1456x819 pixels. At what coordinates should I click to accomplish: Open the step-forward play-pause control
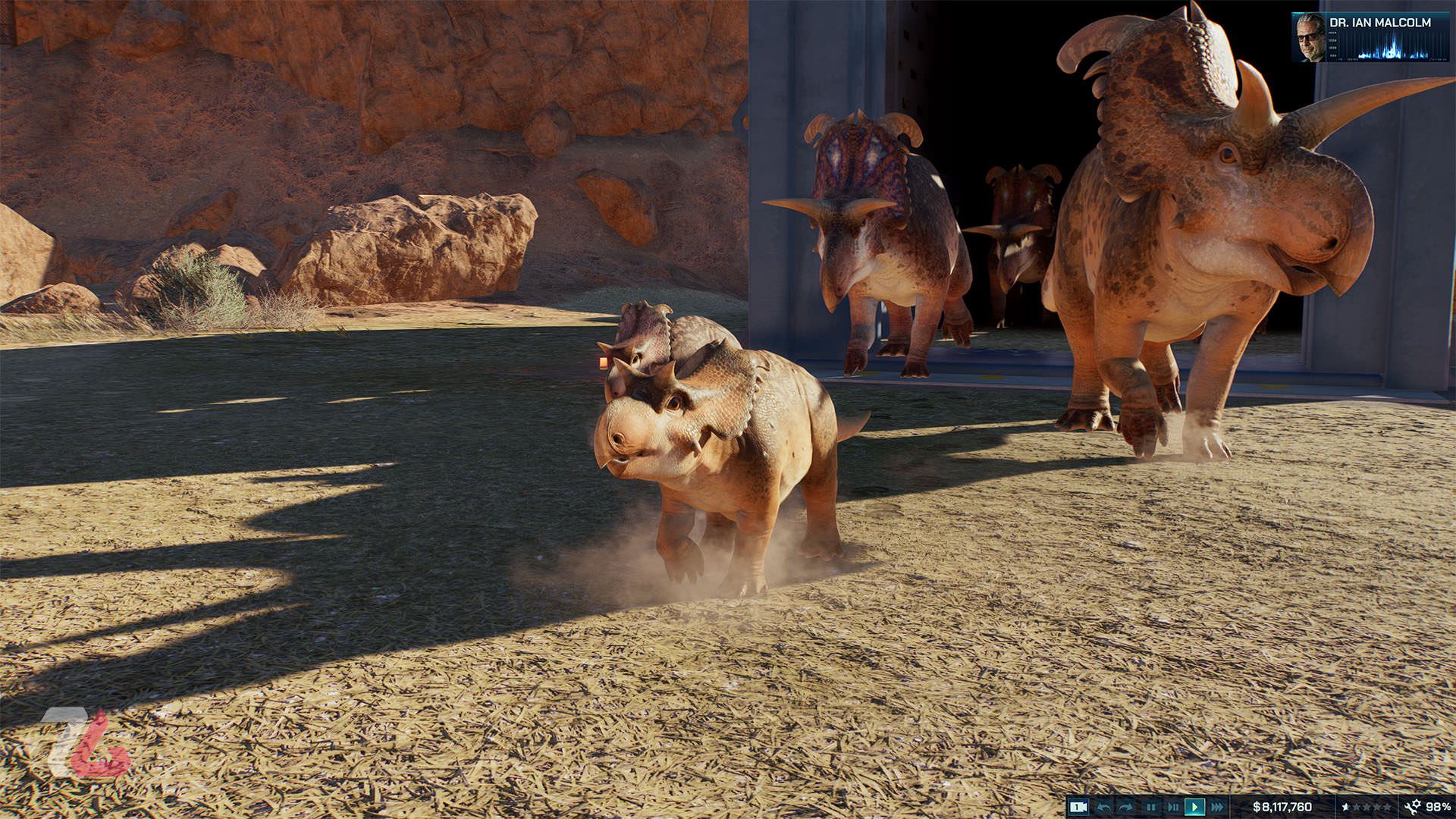1172,806
